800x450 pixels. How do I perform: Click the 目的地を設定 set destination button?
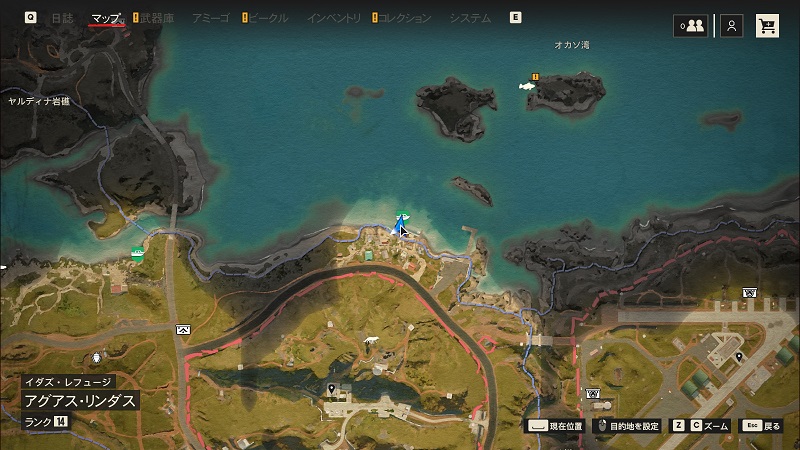tap(628, 426)
